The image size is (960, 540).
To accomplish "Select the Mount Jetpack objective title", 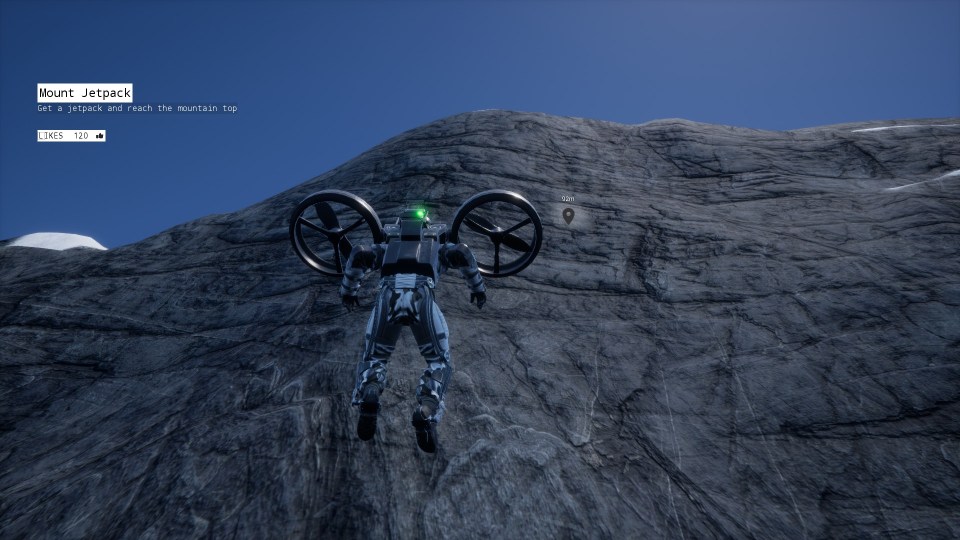I will (85, 93).
